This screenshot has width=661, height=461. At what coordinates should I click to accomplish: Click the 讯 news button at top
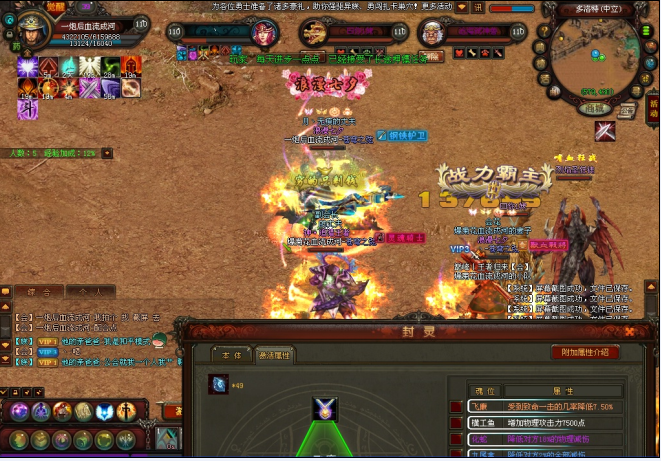[477, 7]
